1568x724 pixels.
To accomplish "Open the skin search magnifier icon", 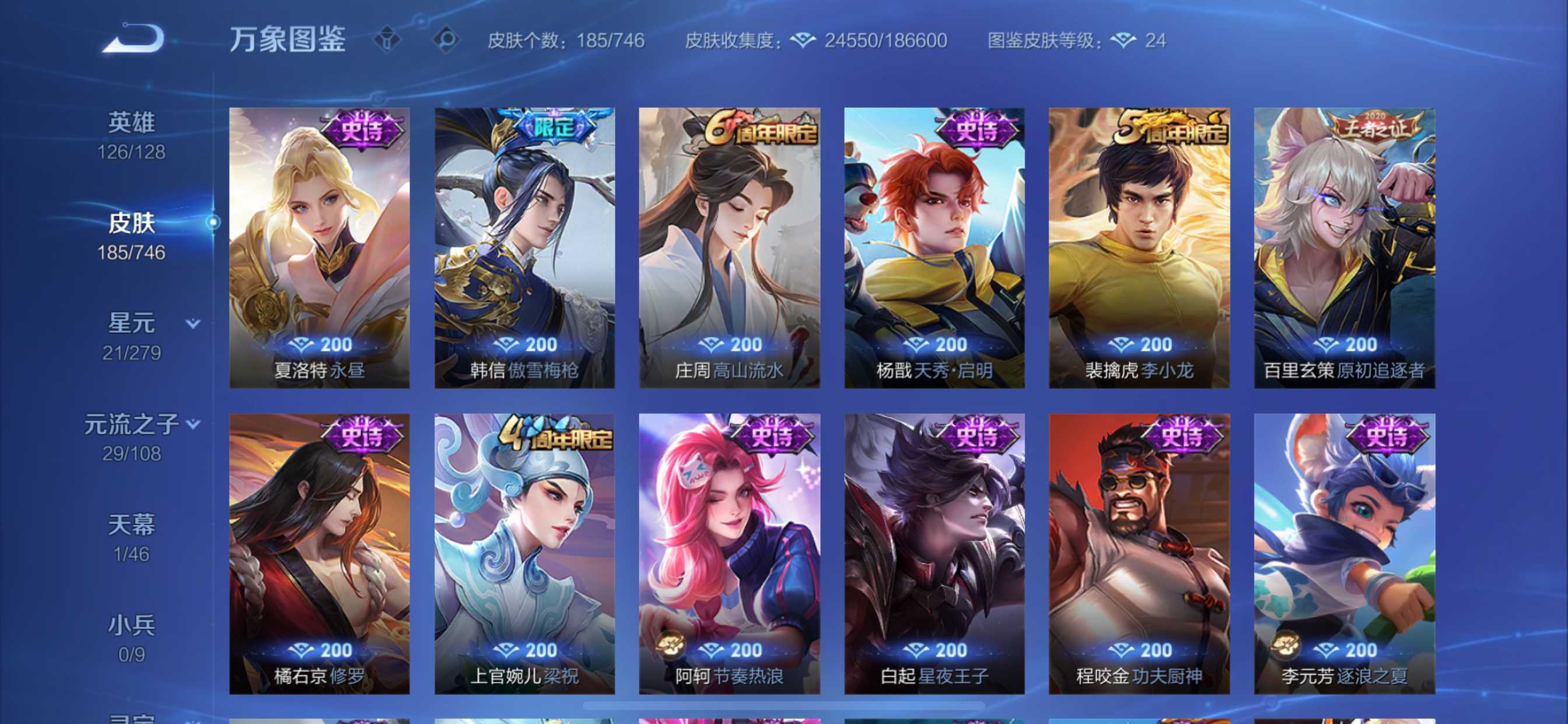I will 449,40.
